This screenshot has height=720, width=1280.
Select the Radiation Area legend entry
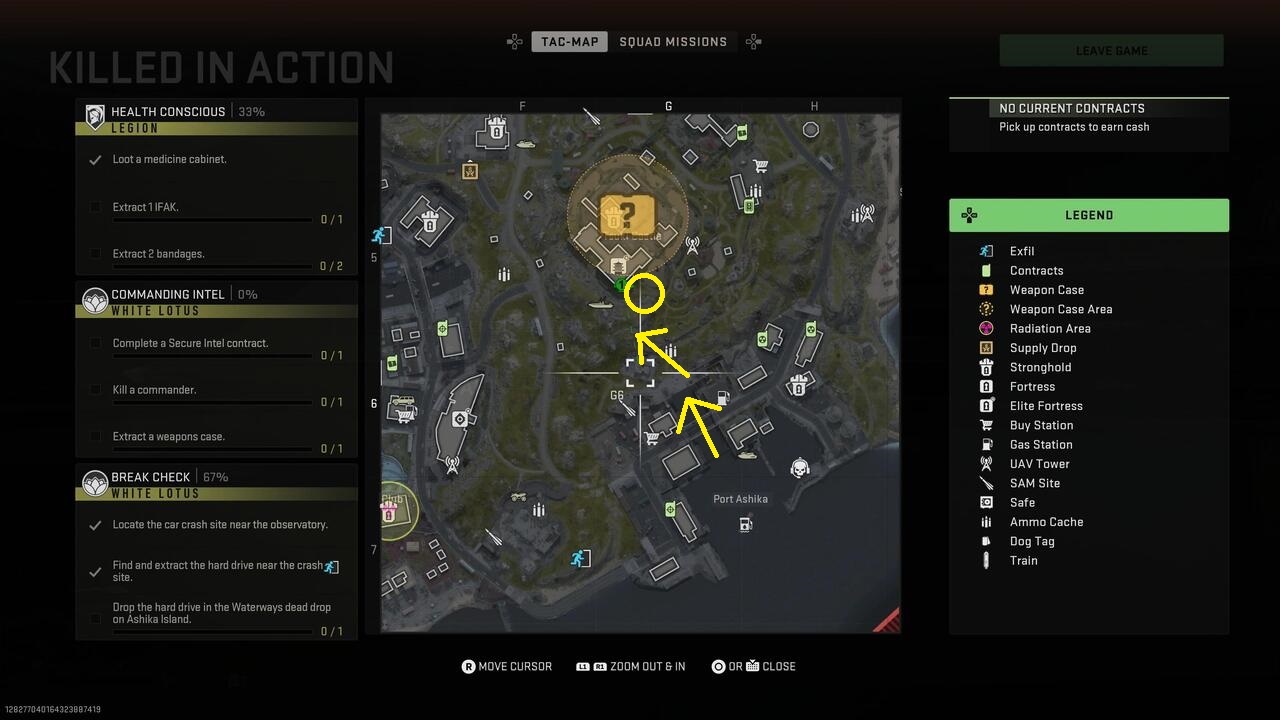[x=1050, y=329]
